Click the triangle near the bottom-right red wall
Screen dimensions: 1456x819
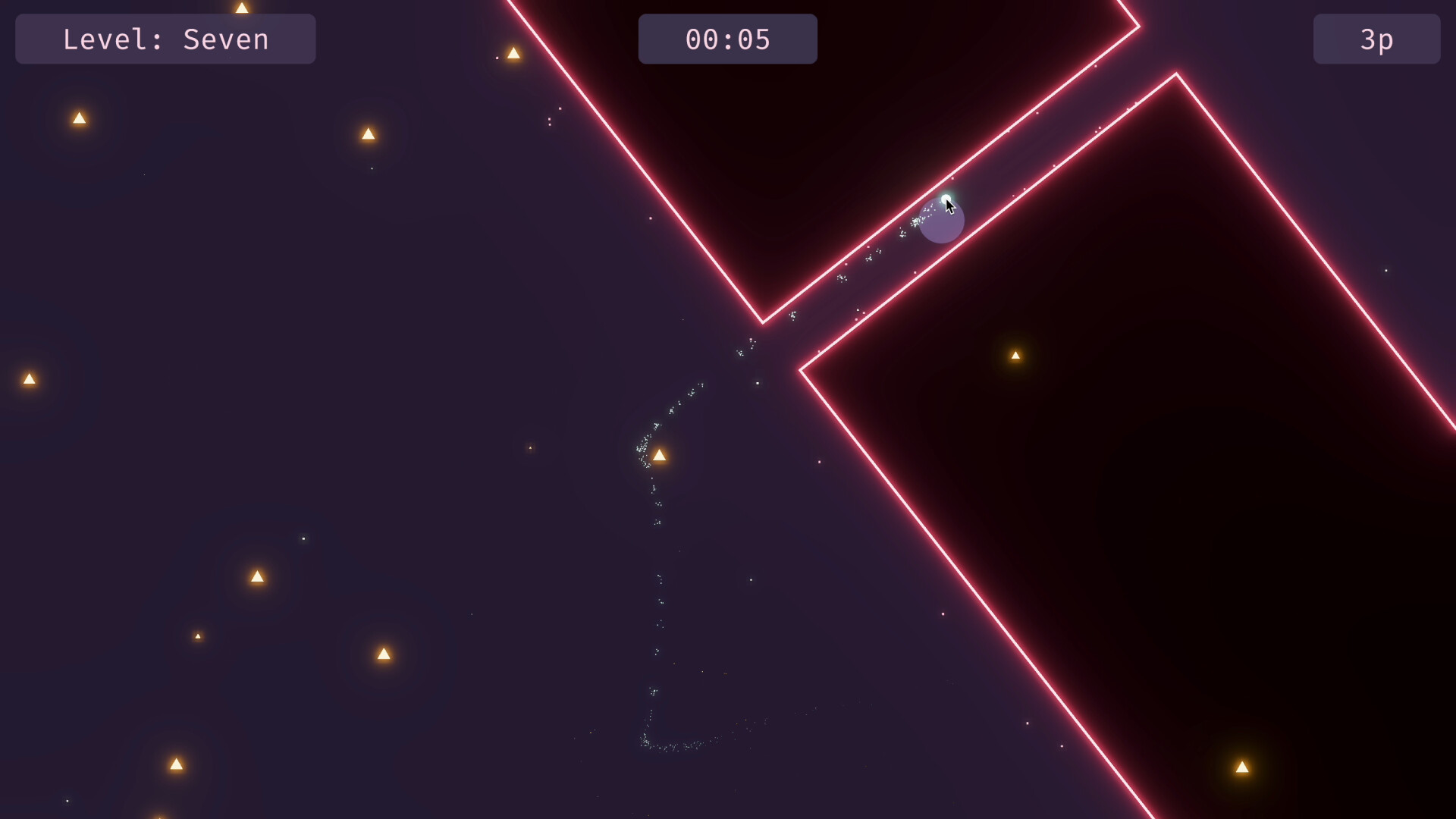1242,766
